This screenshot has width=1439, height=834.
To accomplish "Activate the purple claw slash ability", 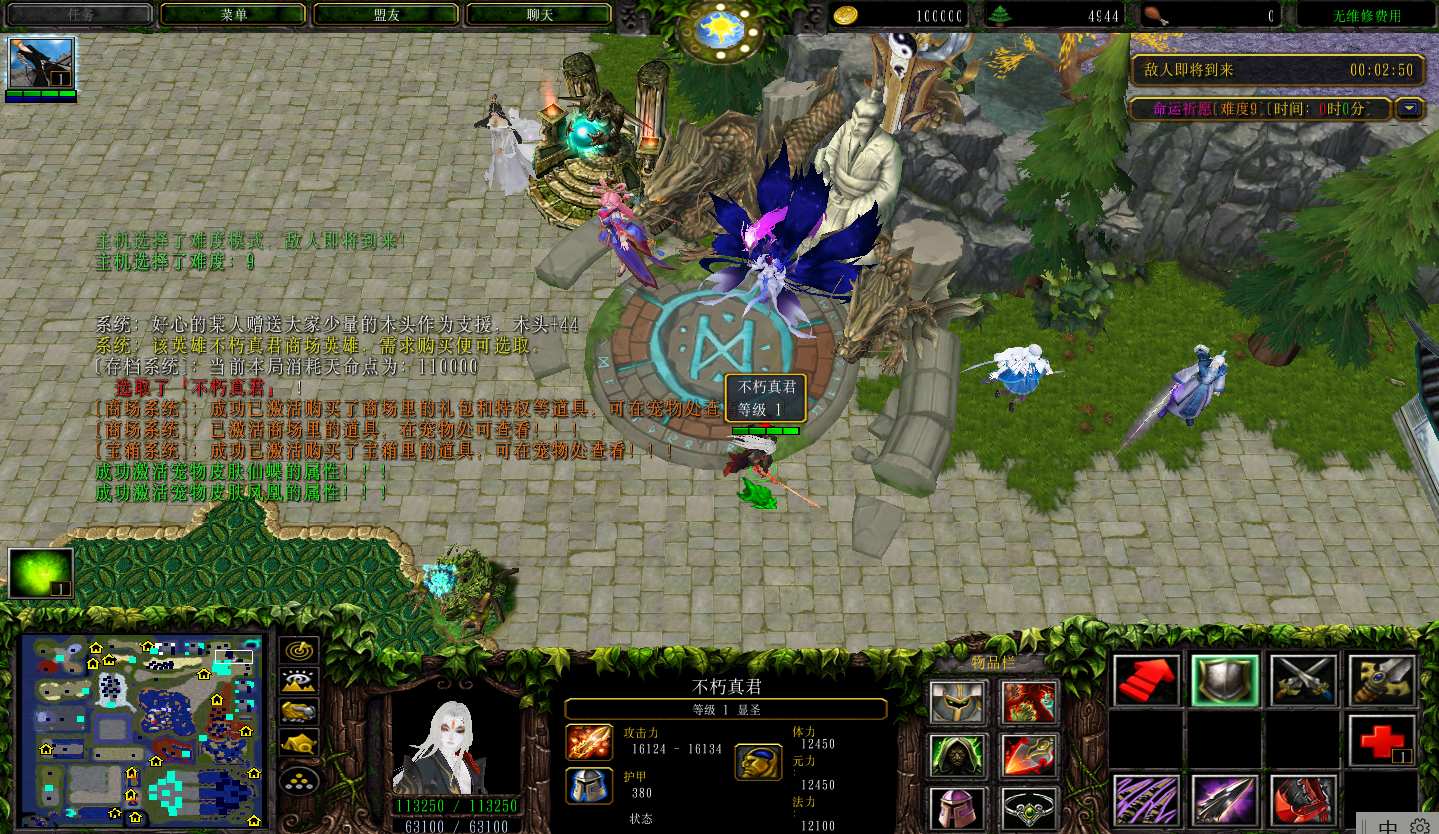I will pyautogui.click(x=1146, y=800).
